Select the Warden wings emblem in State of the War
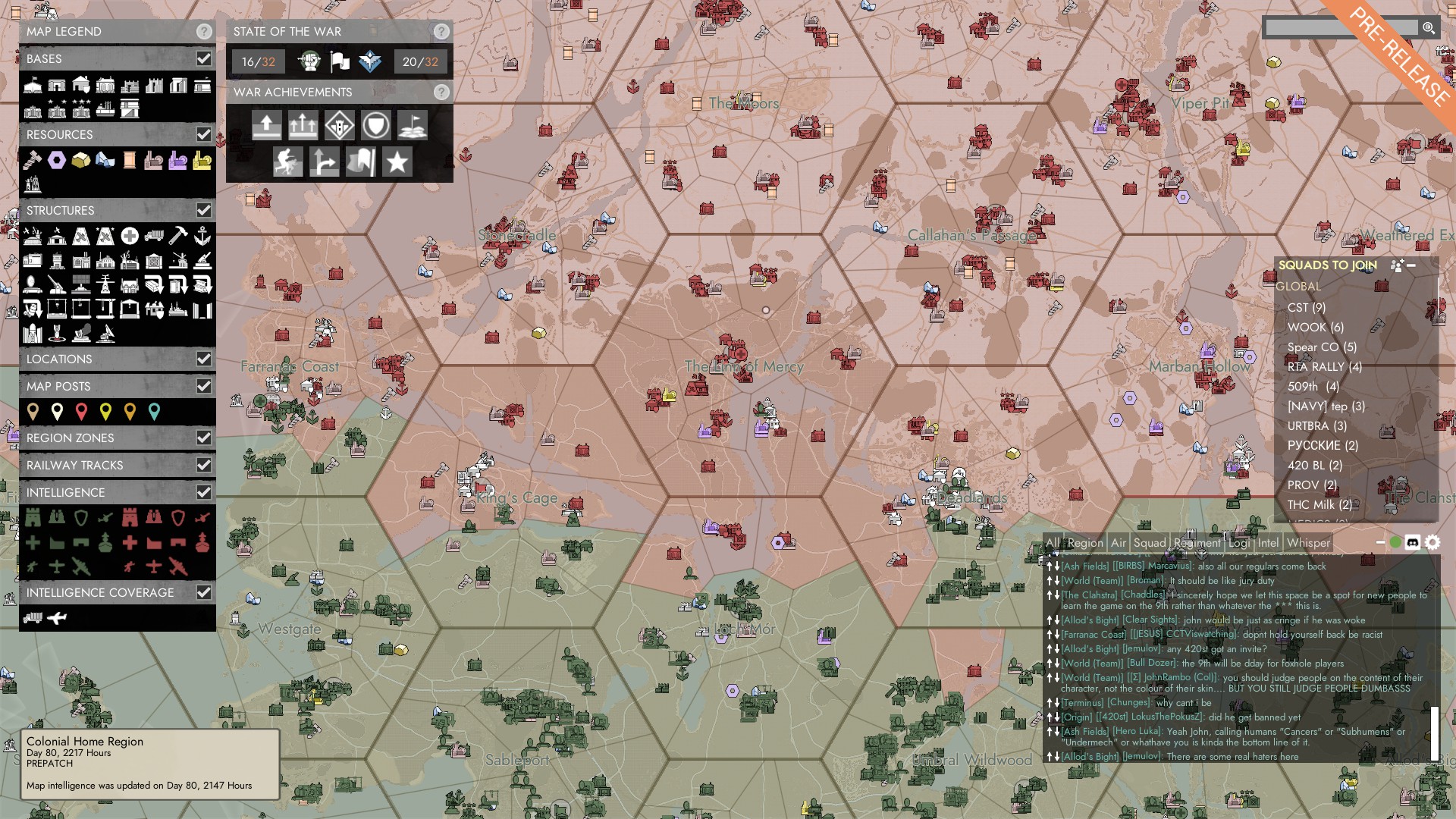 click(370, 61)
